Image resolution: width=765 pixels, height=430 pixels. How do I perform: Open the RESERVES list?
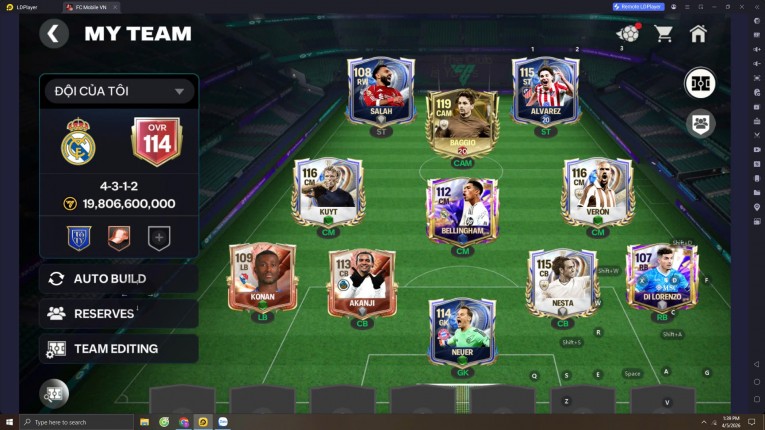click(x=118, y=313)
